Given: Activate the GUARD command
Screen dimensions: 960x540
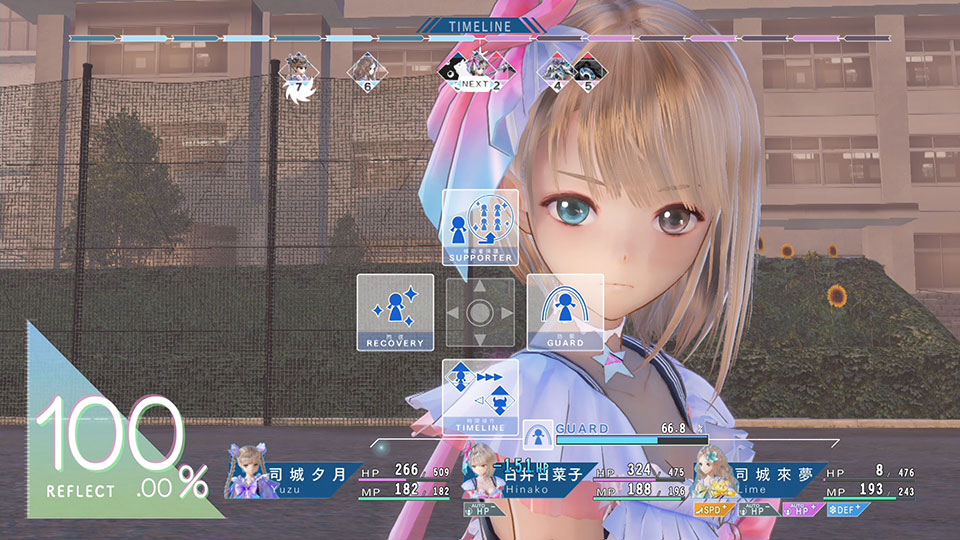Looking at the screenshot, I should pos(565,312).
